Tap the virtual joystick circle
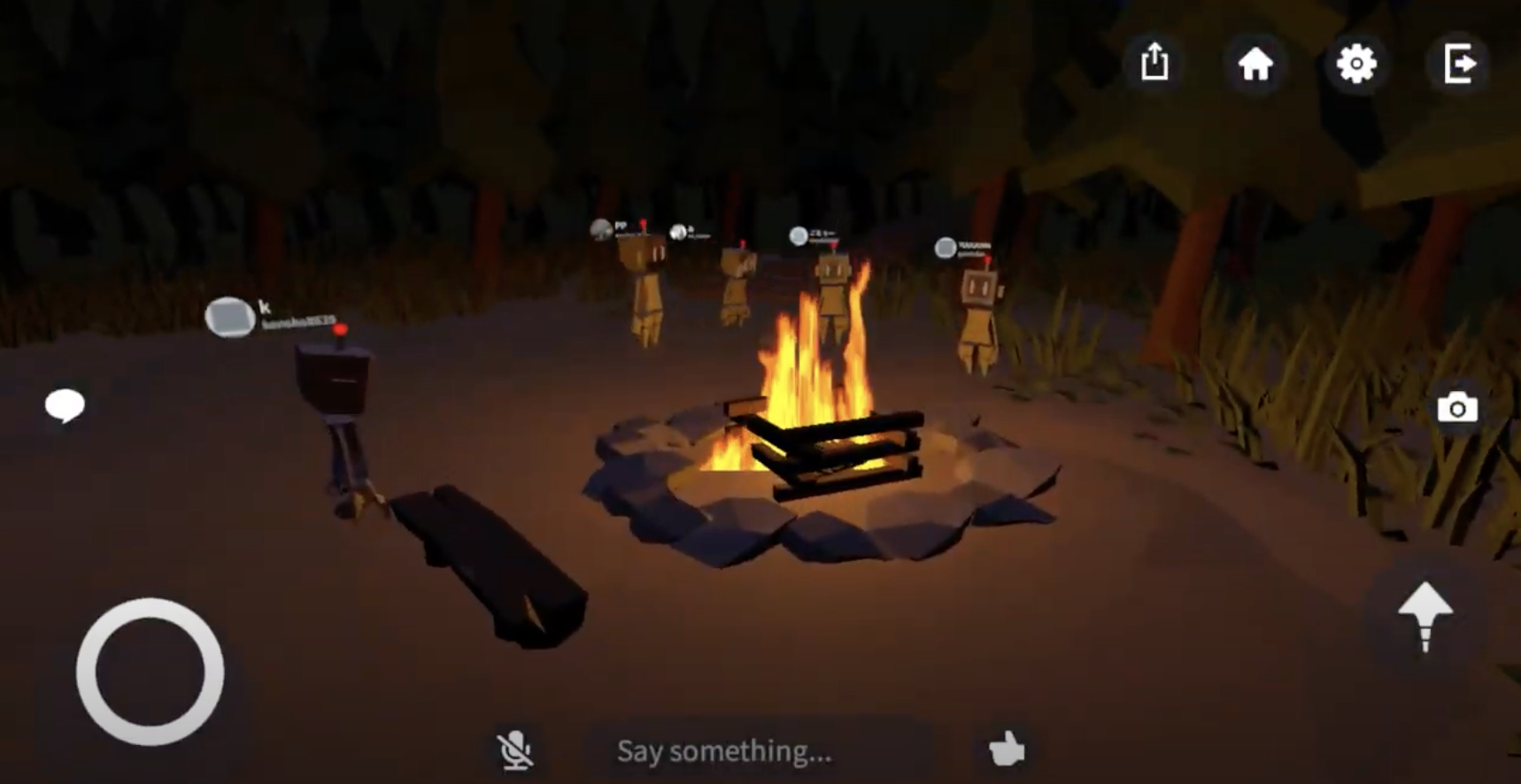This screenshot has width=1521, height=784. [x=150, y=672]
